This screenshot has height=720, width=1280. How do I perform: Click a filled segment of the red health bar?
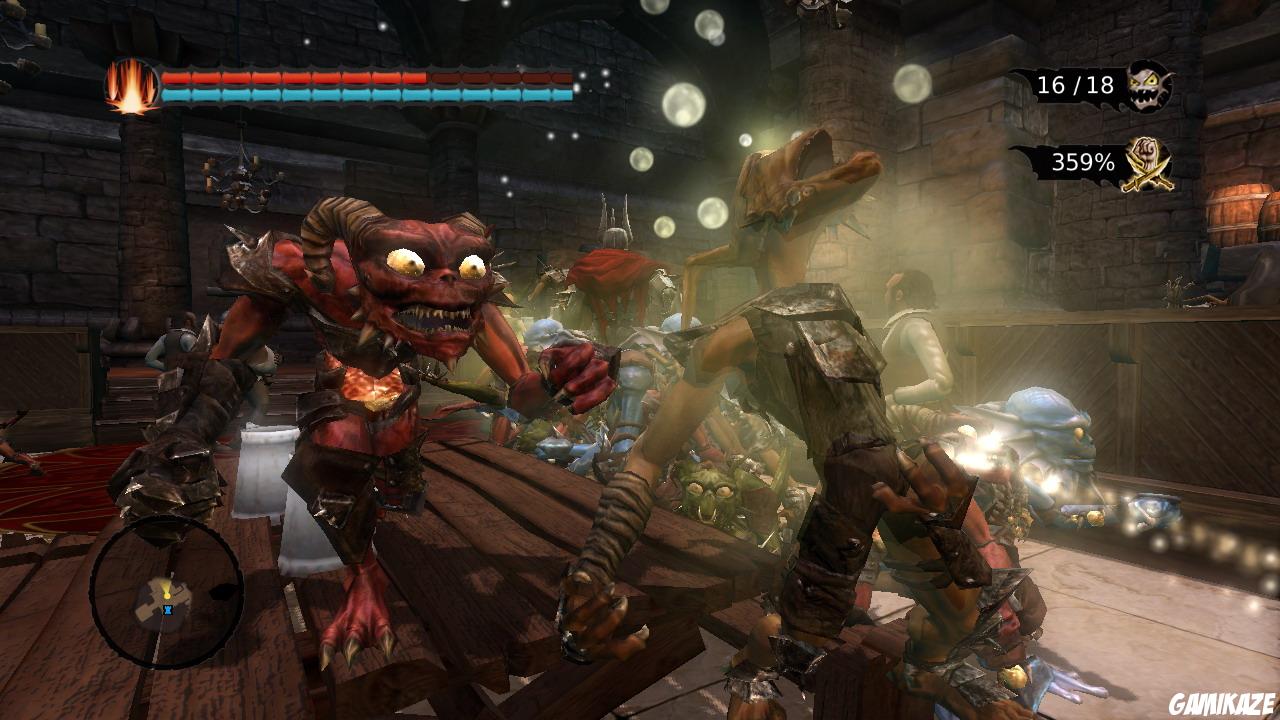(x=250, y=75)
